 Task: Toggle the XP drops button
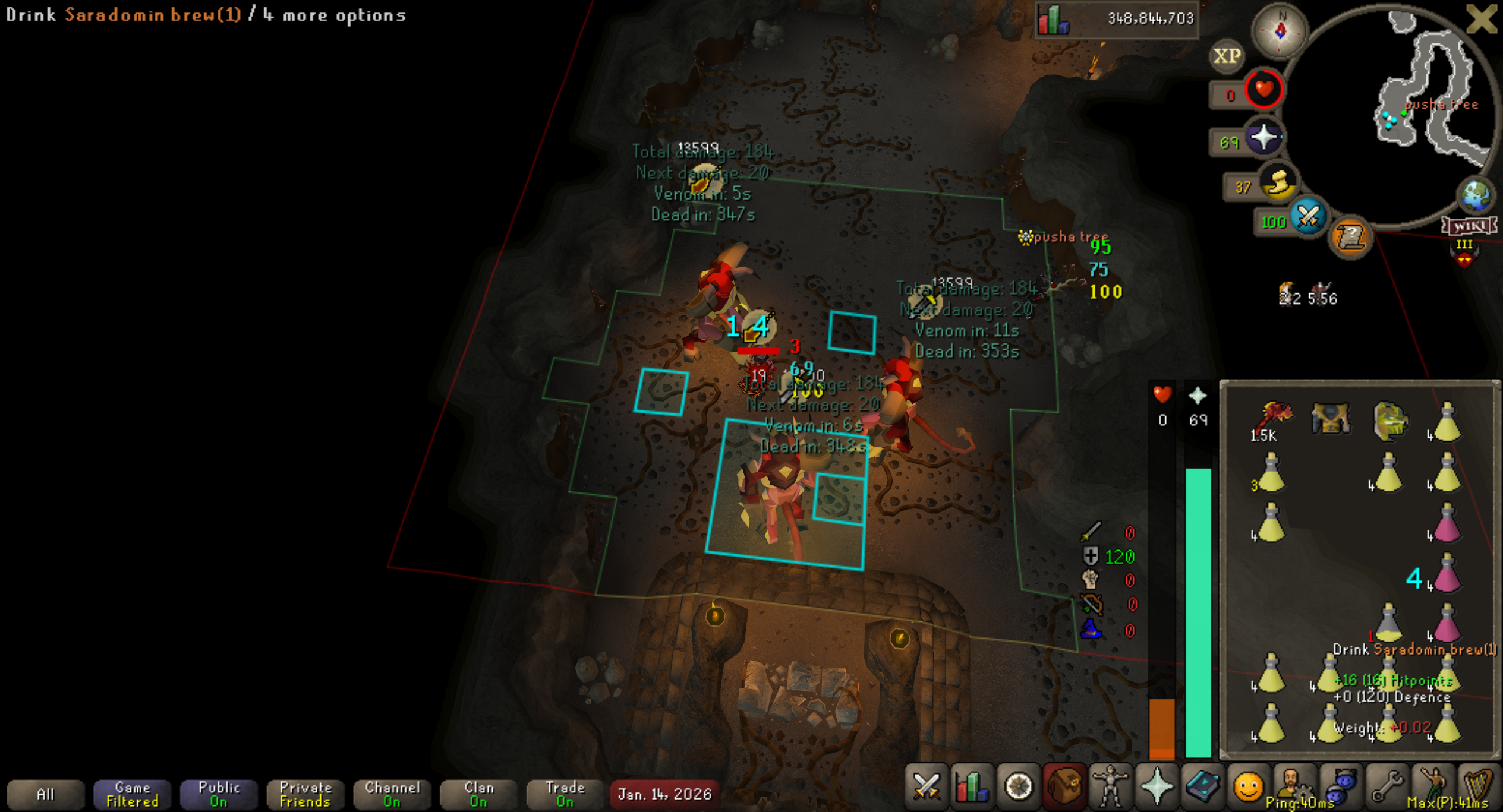(x=1227, y=56)
